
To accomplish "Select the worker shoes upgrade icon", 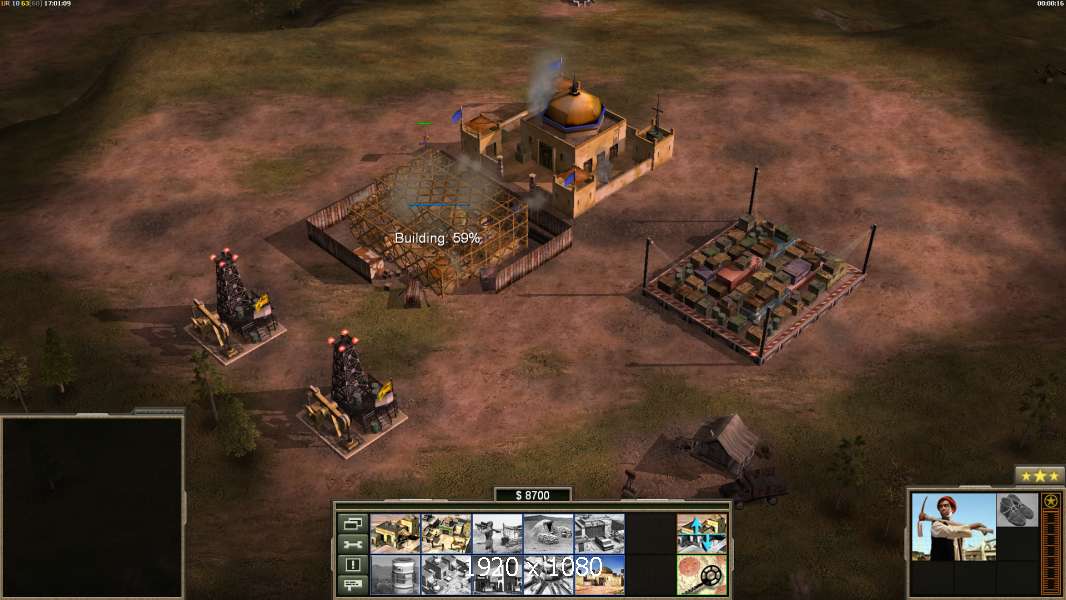I will click(x=1017, y=509).
